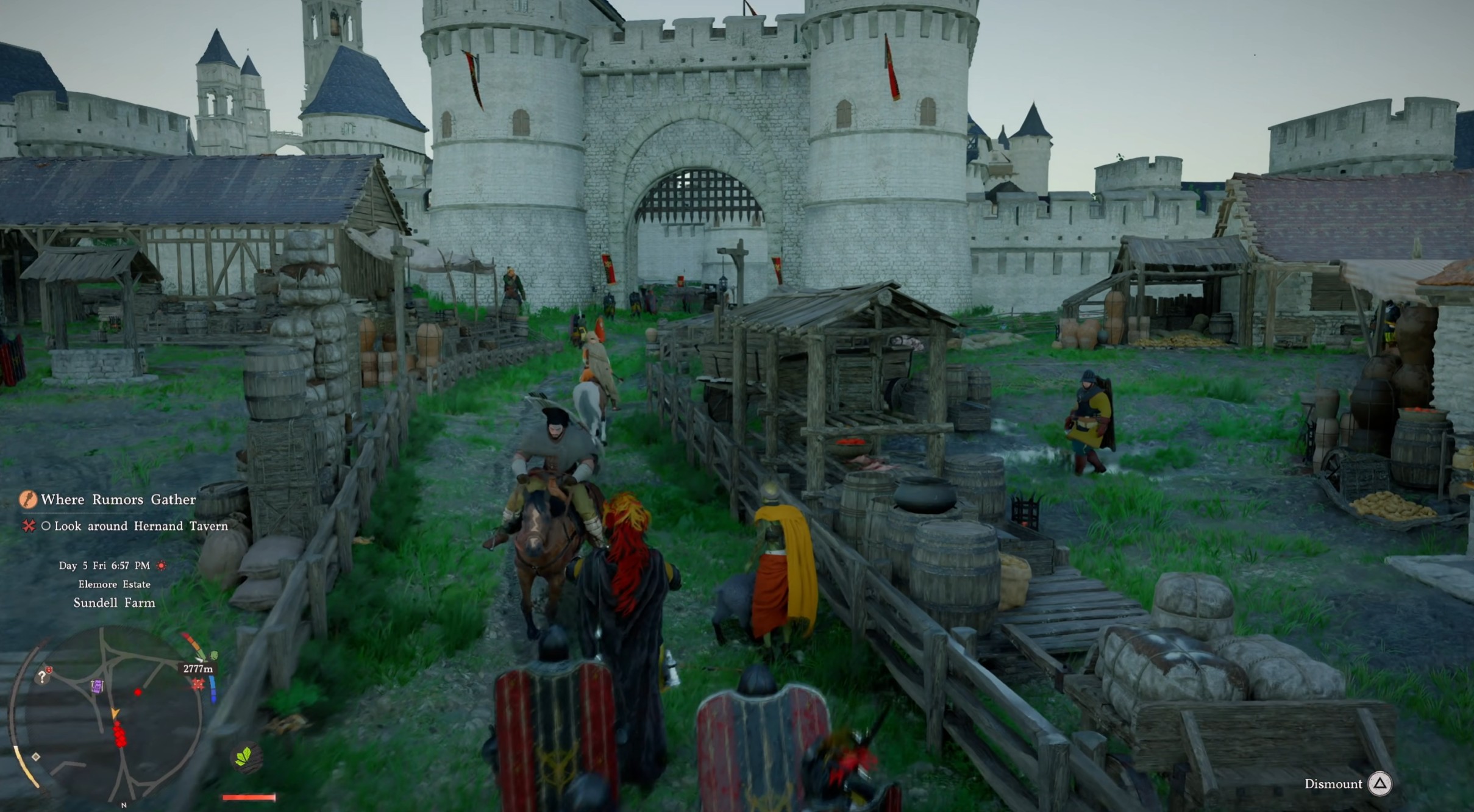
Task: Click the yellow player arrow on the minimap
Action: (x=115, y=713)
